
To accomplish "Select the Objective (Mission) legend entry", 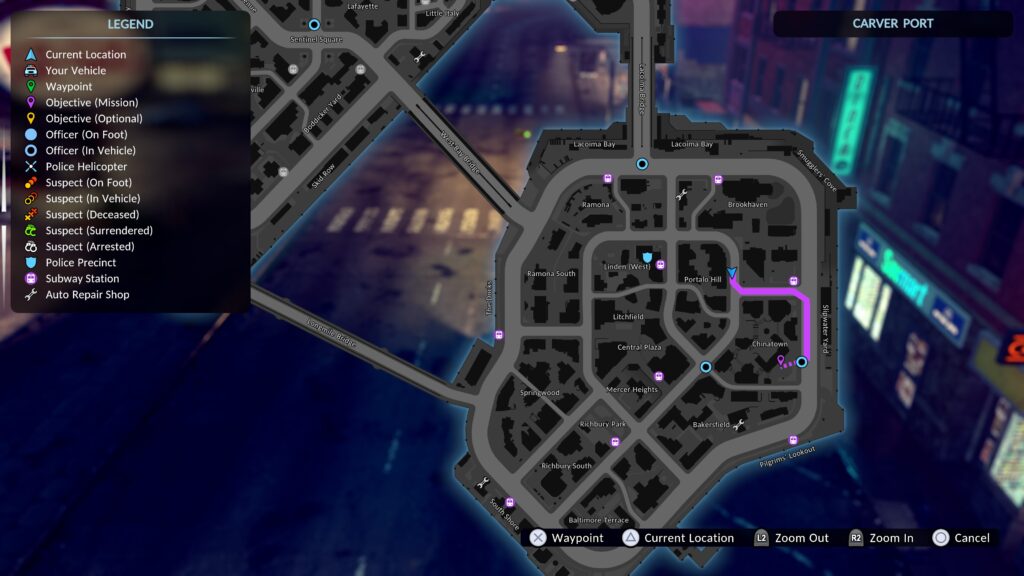I will coord(91,103).
